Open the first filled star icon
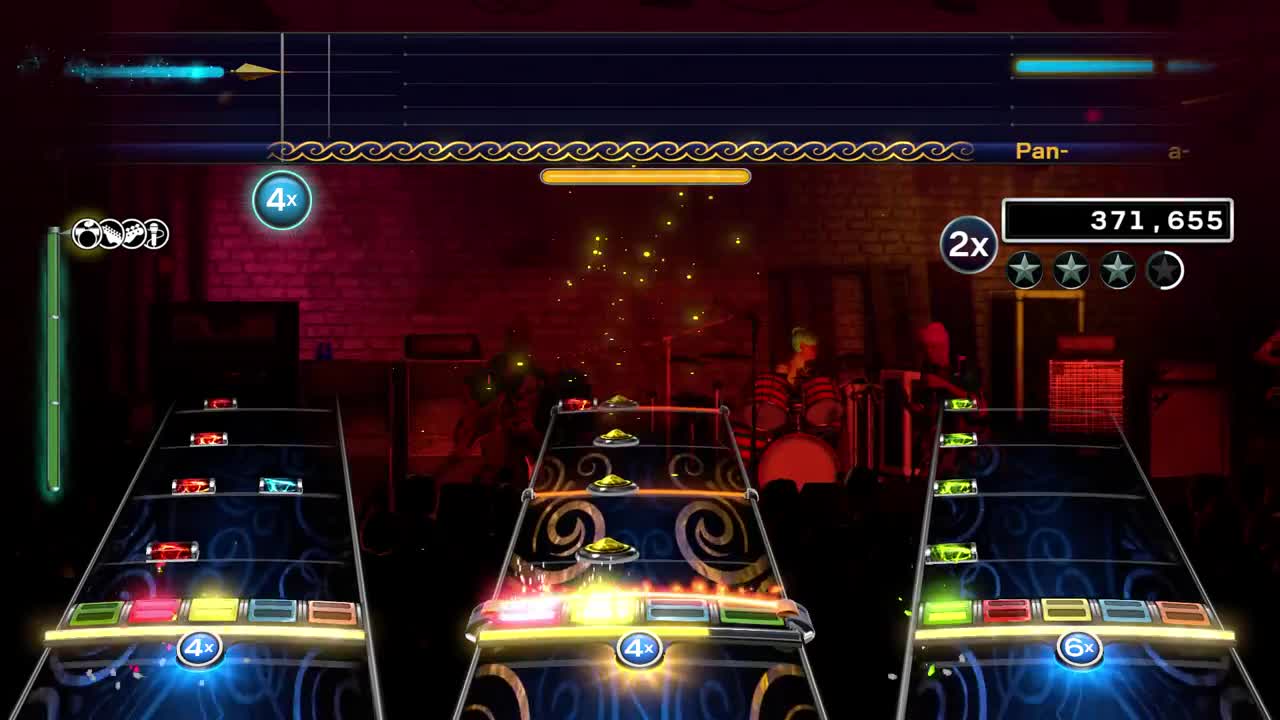Image resolution: width=1280 pixels, height=720 pixels. point(1024,270)
